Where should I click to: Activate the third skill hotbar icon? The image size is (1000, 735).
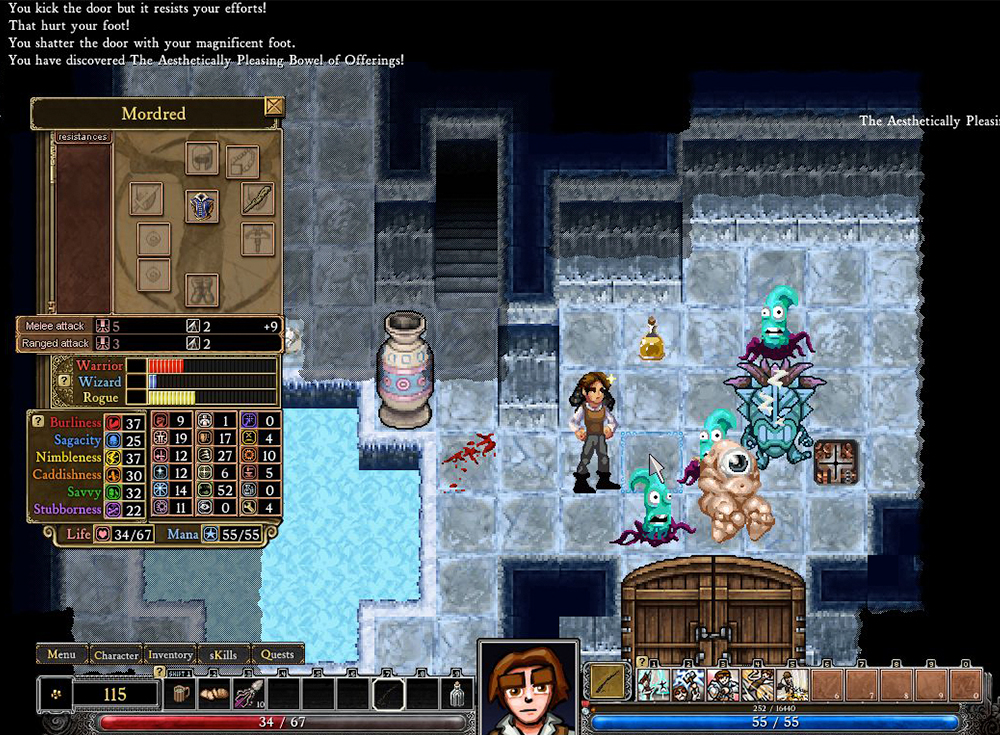(x=723, y=685)
